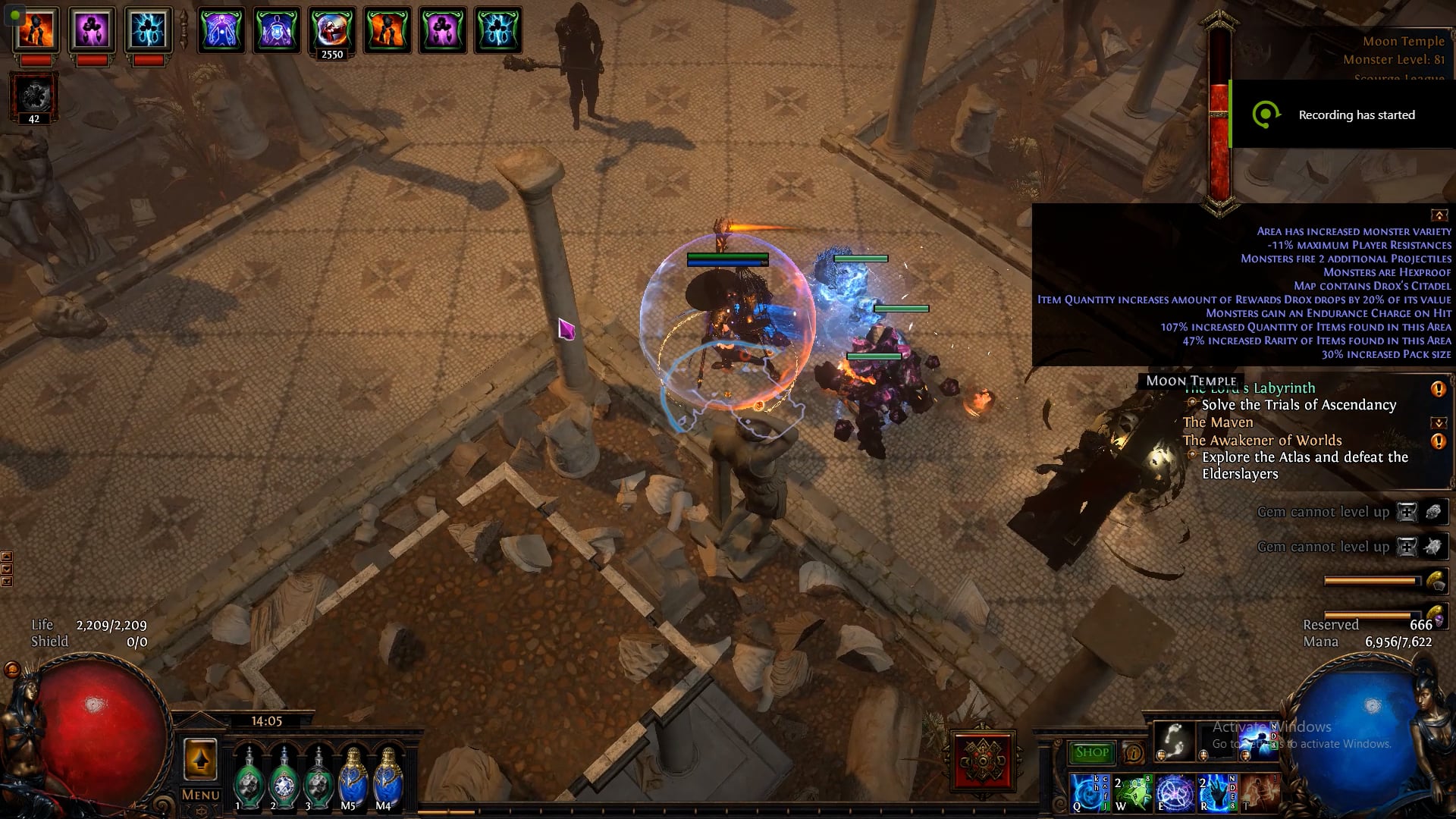Collapse the map modifiers panel arrow
The height and width of the screenshot is (819, 1456).
click(1439, 215)
